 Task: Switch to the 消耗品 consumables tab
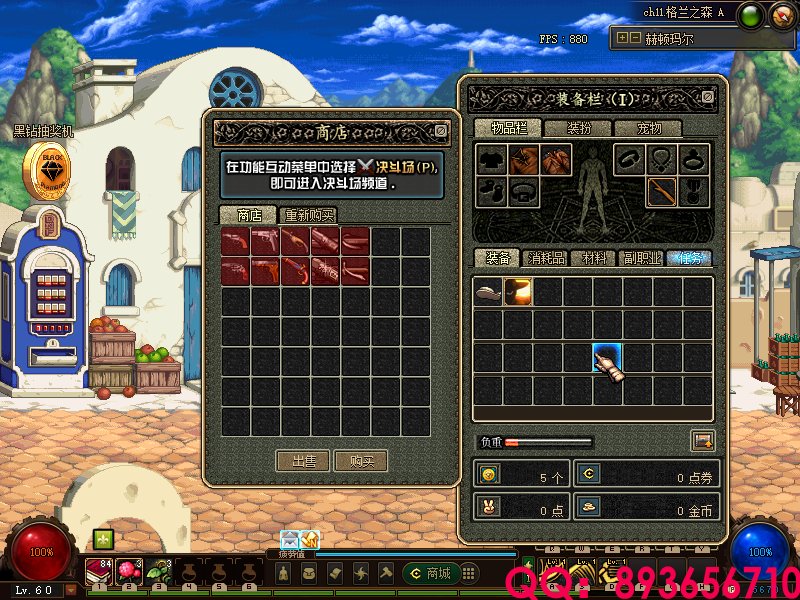545,258
